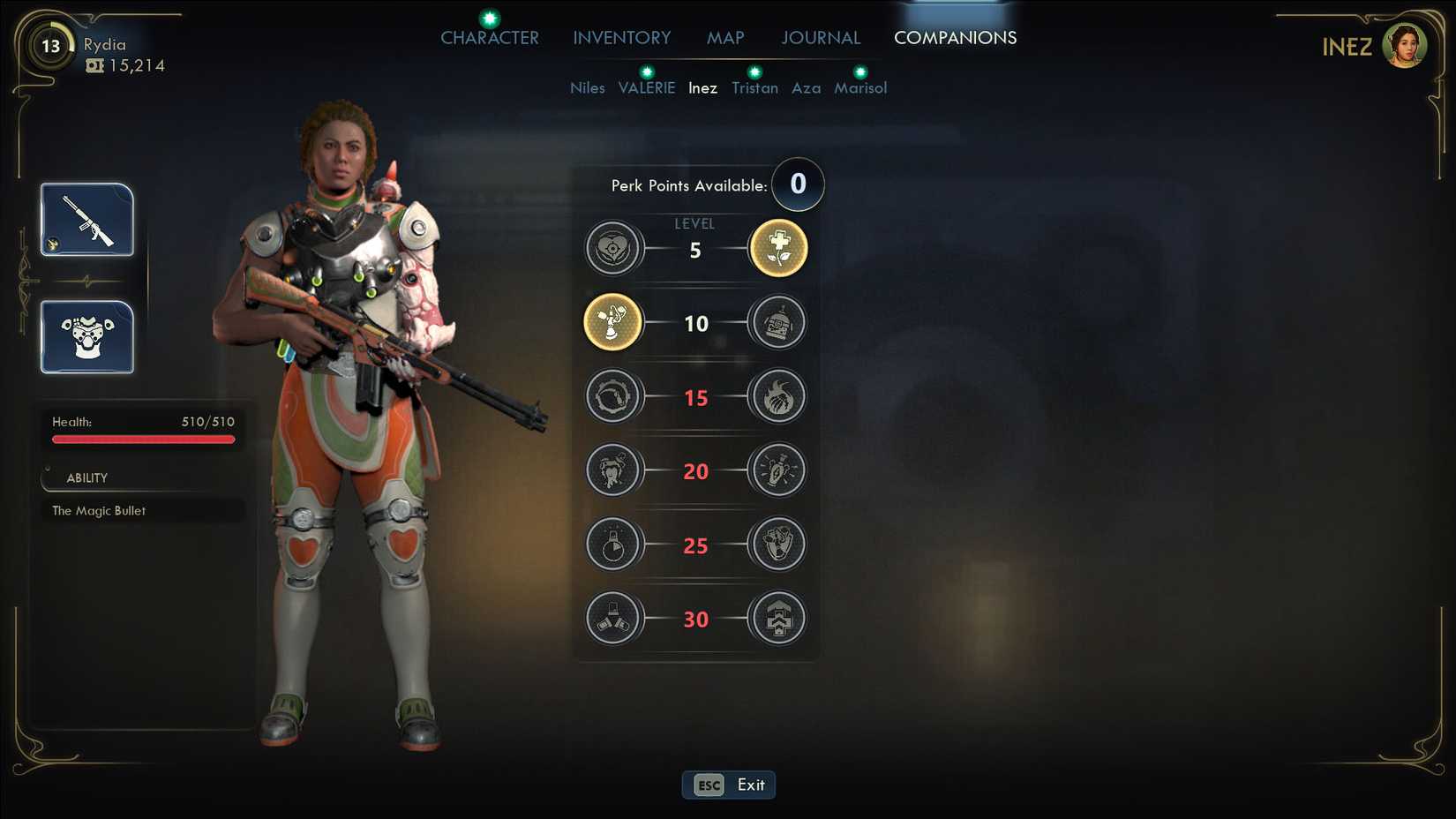This screenshot has height=819, width=1456.
Task: View companion Niles
Action: click(587, 88)
